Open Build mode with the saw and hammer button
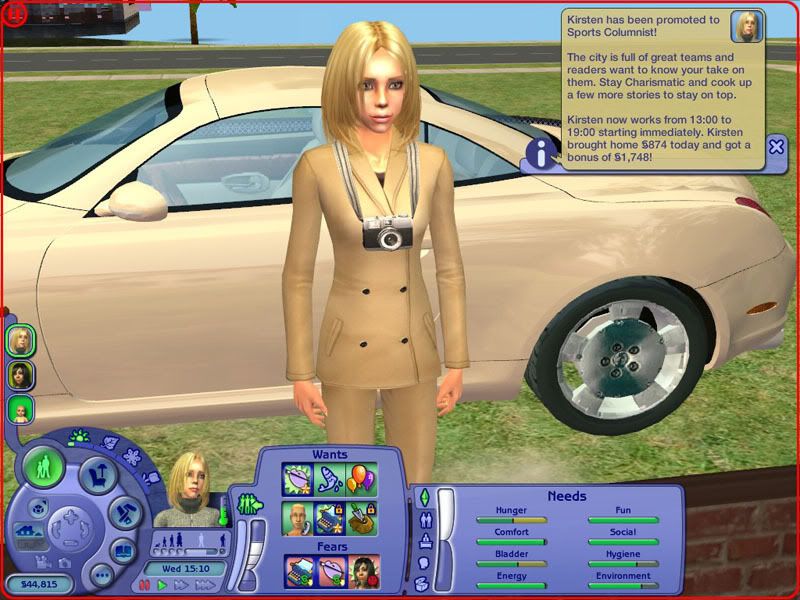 coord(123,513)
